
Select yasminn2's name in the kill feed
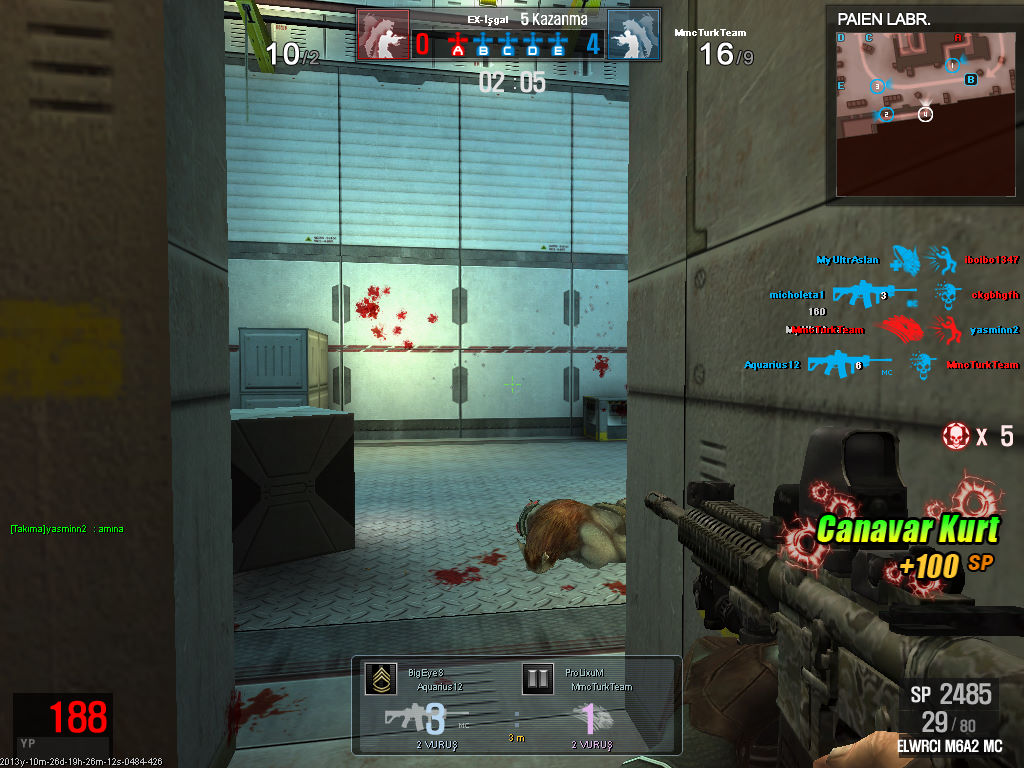point(994,330)
